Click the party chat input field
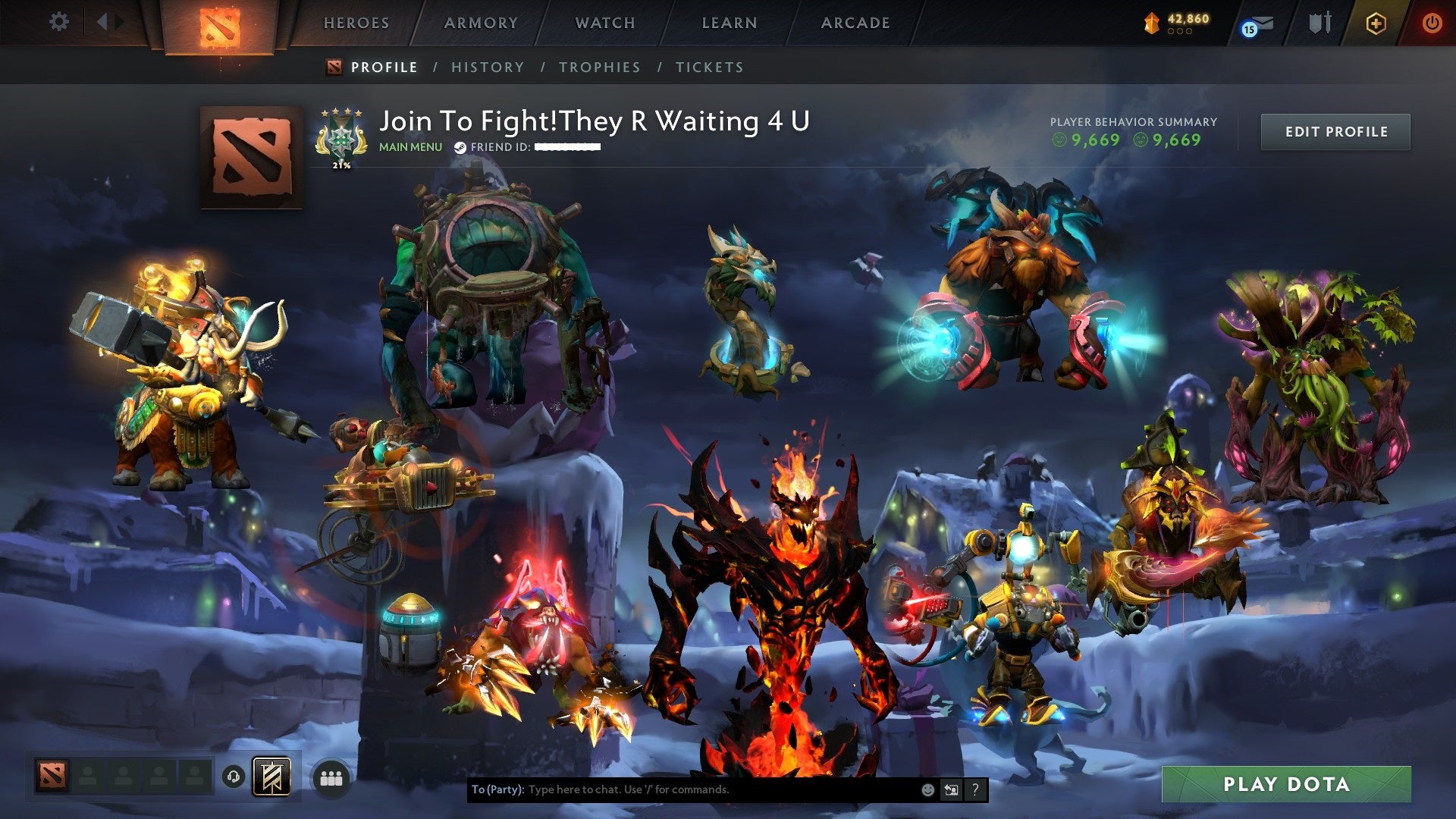The image size is (1456, 819). click(682, 789)
